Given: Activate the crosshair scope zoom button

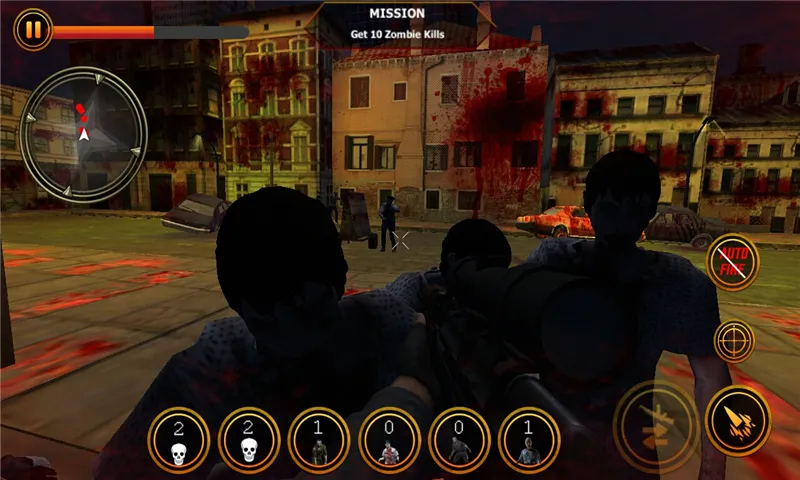Looking at the screenshot, I should tap(734, 341).
